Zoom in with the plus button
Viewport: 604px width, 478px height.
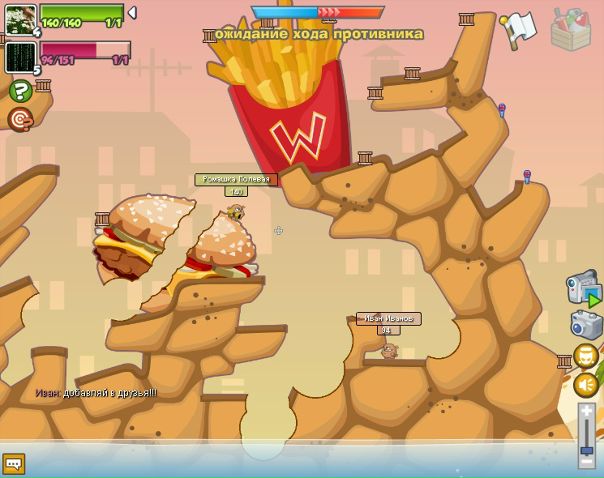click(587, 409)
